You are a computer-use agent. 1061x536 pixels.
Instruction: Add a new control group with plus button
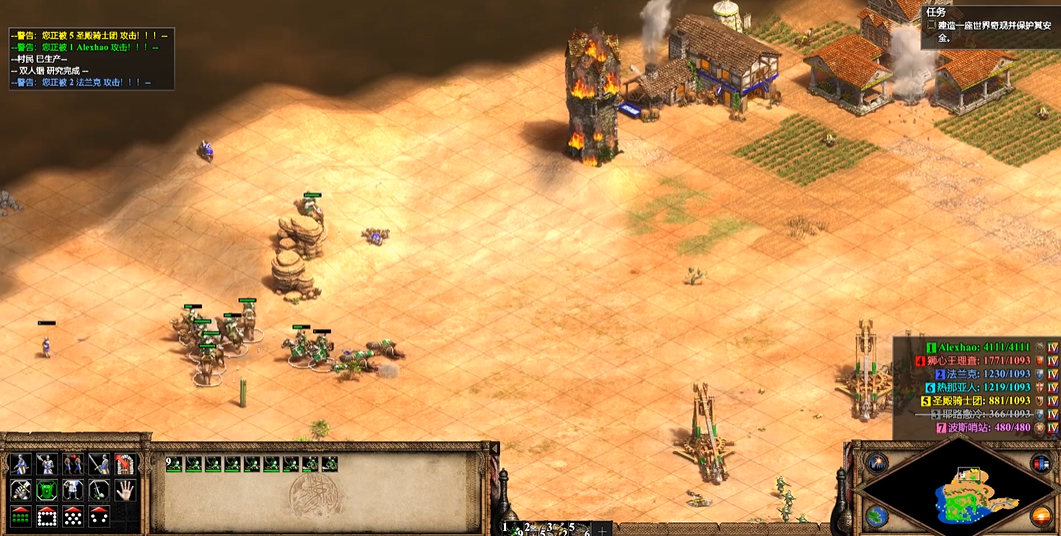point(603,528)
